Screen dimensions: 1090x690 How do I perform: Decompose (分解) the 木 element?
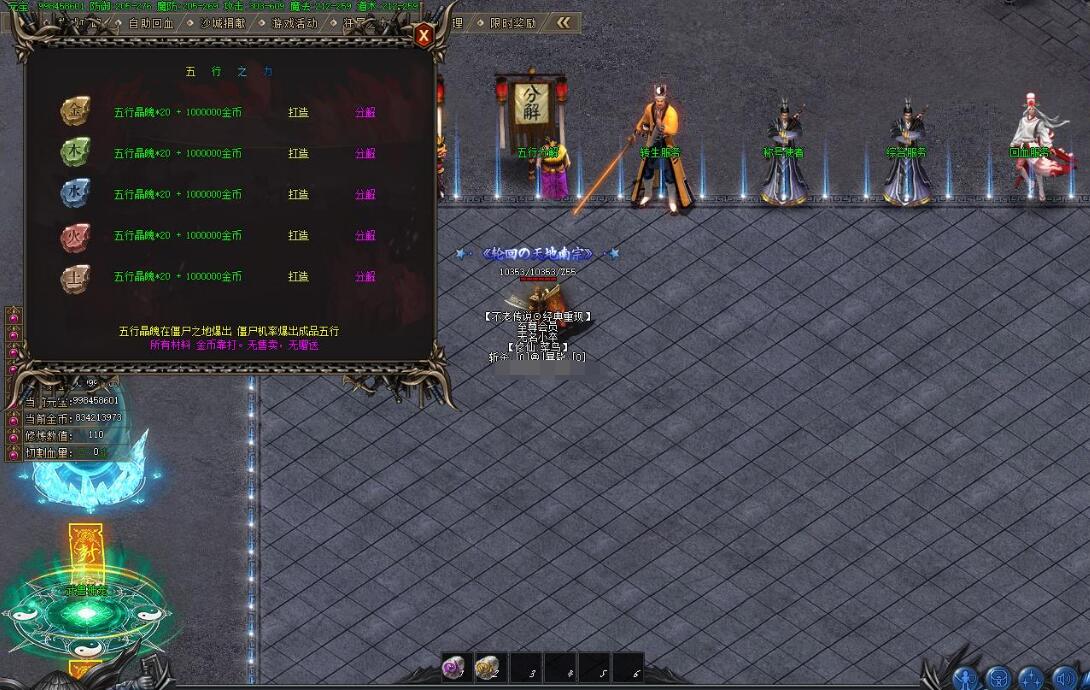365,153
